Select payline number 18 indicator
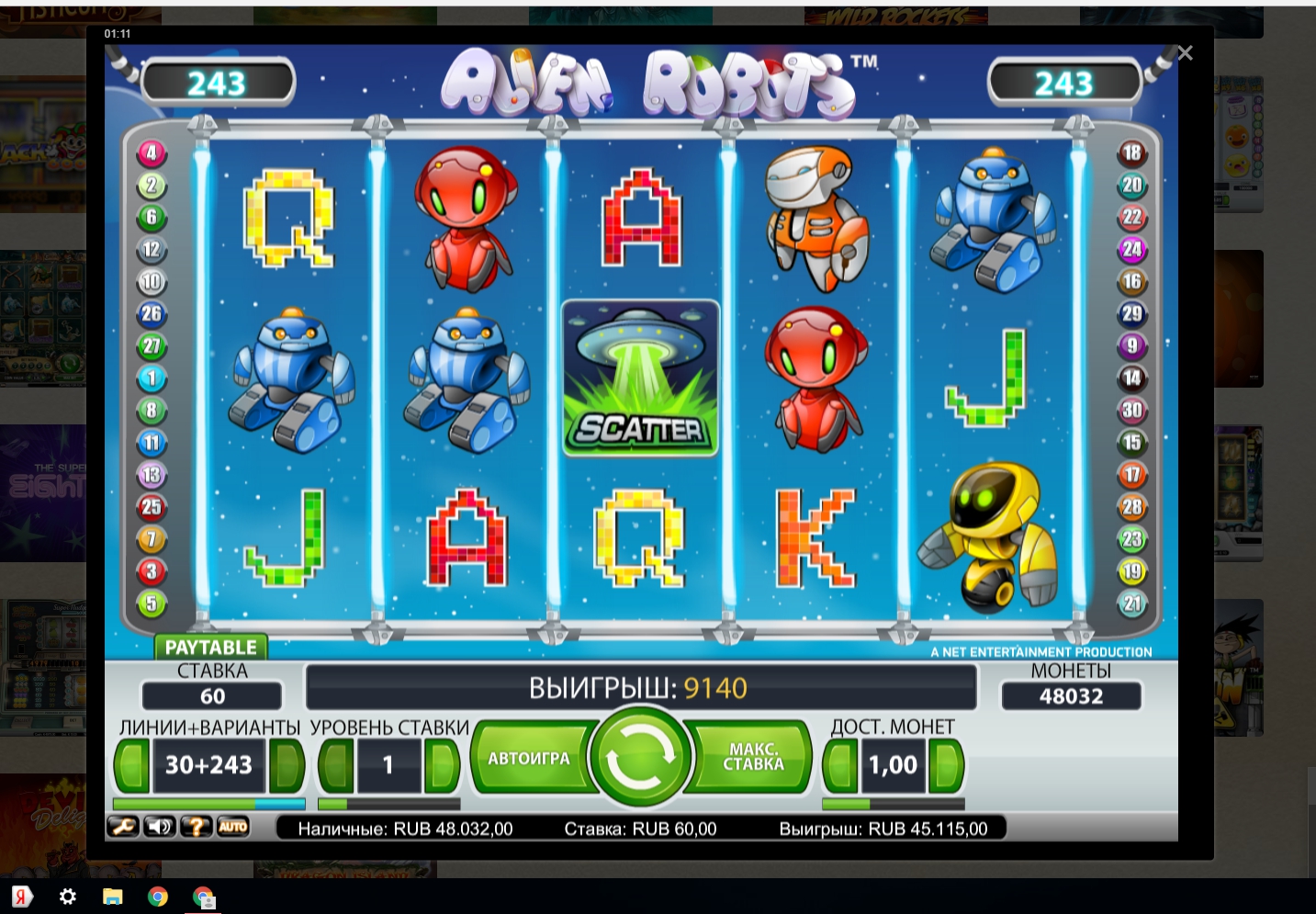1316x914 pixels. pyautogui.click(x=1131, y=153)
